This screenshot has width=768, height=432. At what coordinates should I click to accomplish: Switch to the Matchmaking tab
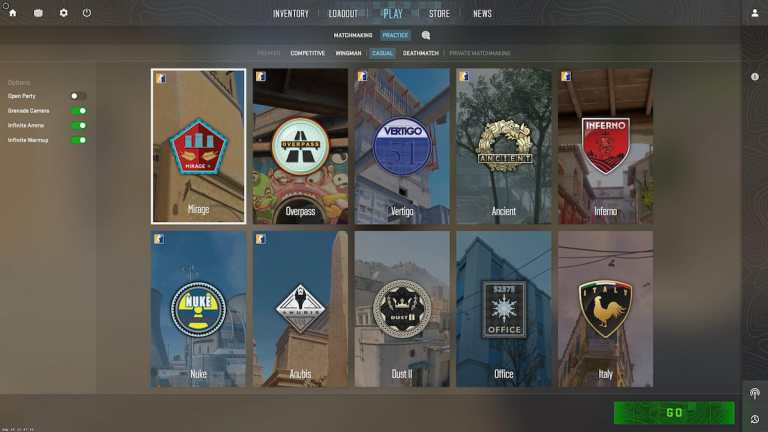(x=352, y=35)
